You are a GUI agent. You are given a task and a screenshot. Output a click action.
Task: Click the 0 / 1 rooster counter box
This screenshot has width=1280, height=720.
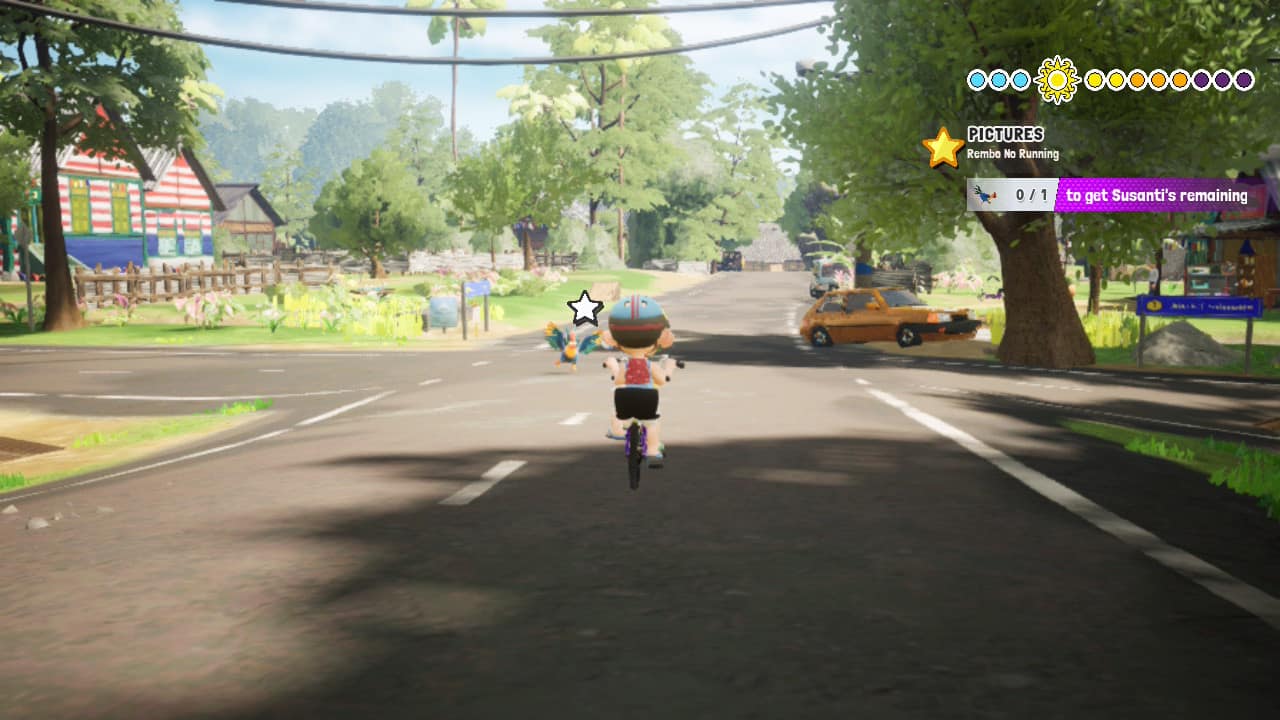pyautogui.click(x=1022, y=194)
